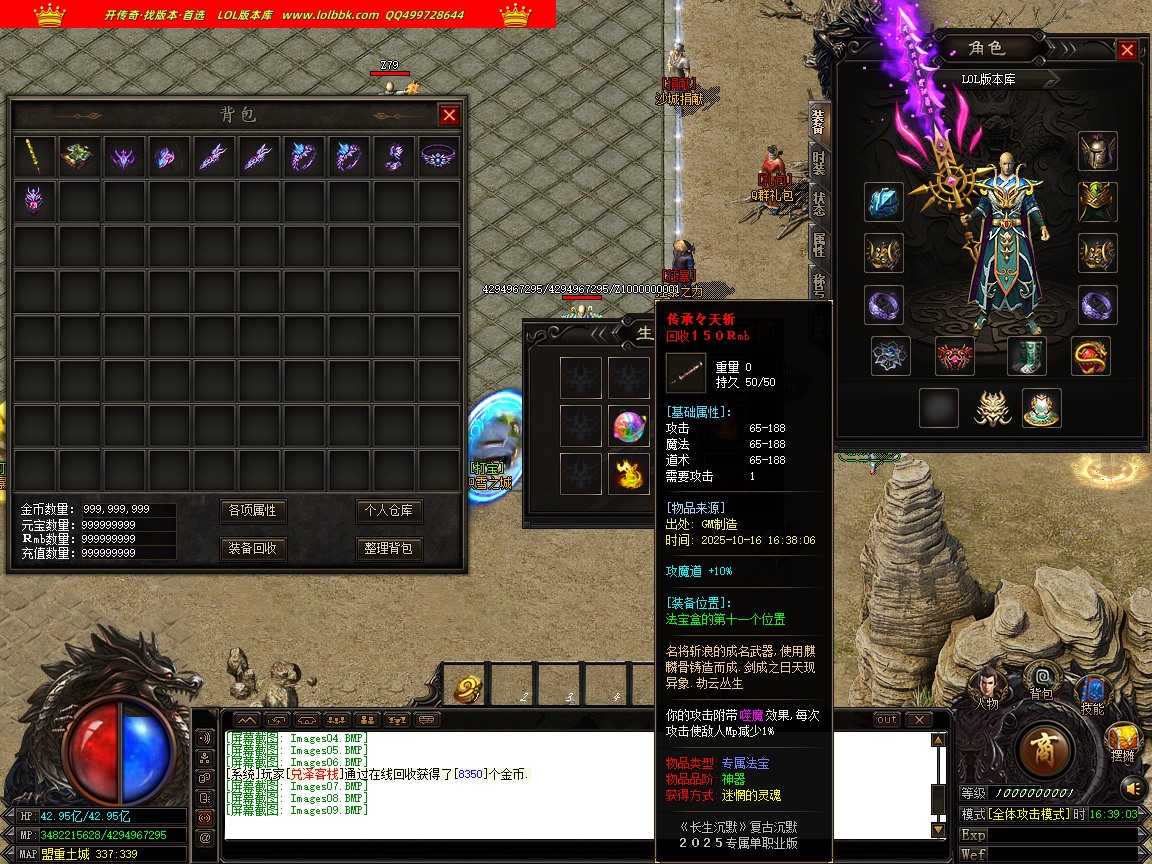Open the 商 shop round button
This screenshot has height=864, width=1152.
[1046, 749]
